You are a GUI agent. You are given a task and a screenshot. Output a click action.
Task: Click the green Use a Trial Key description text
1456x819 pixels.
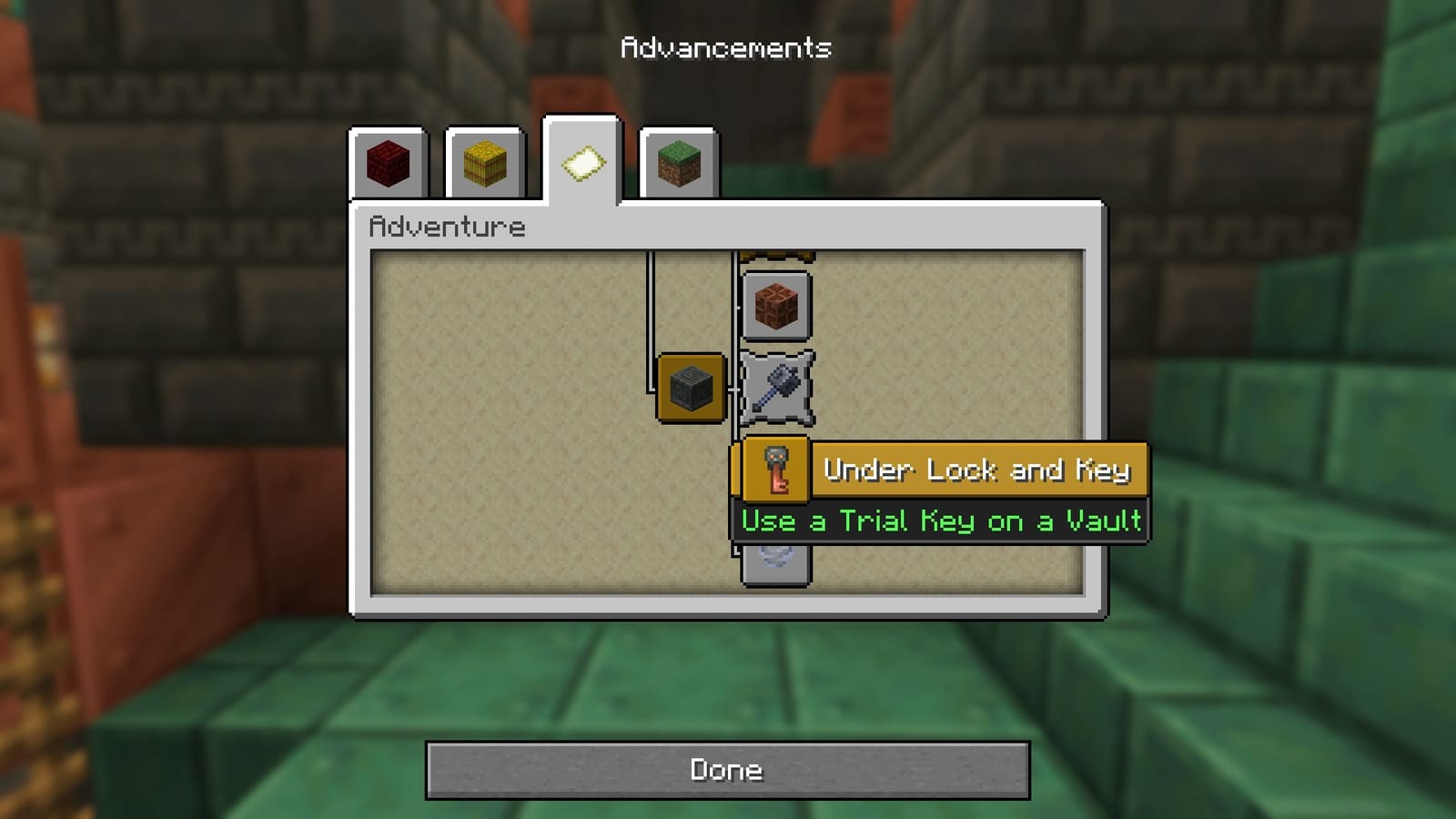tap(942, 521)
